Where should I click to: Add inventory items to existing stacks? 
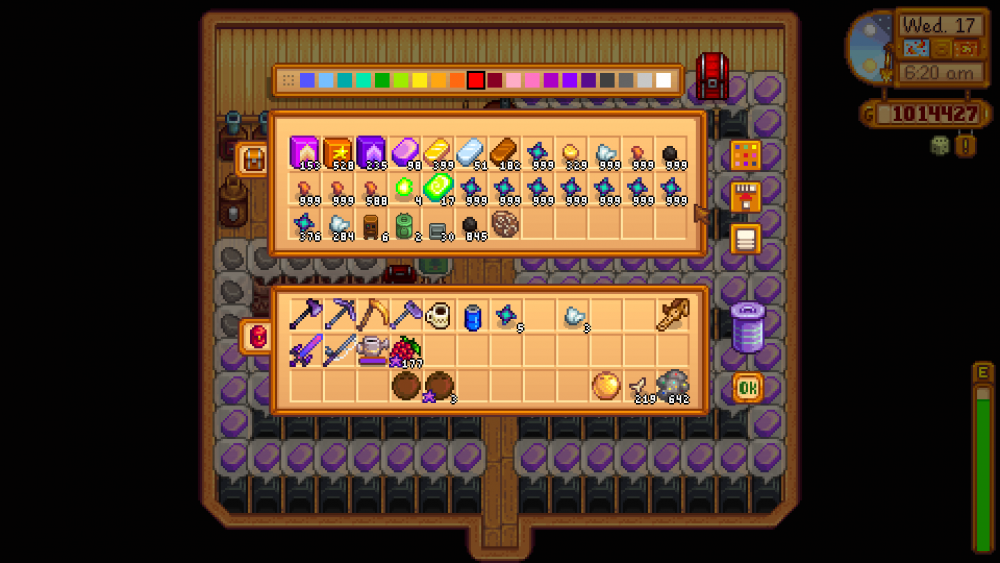tap(745, 197)
